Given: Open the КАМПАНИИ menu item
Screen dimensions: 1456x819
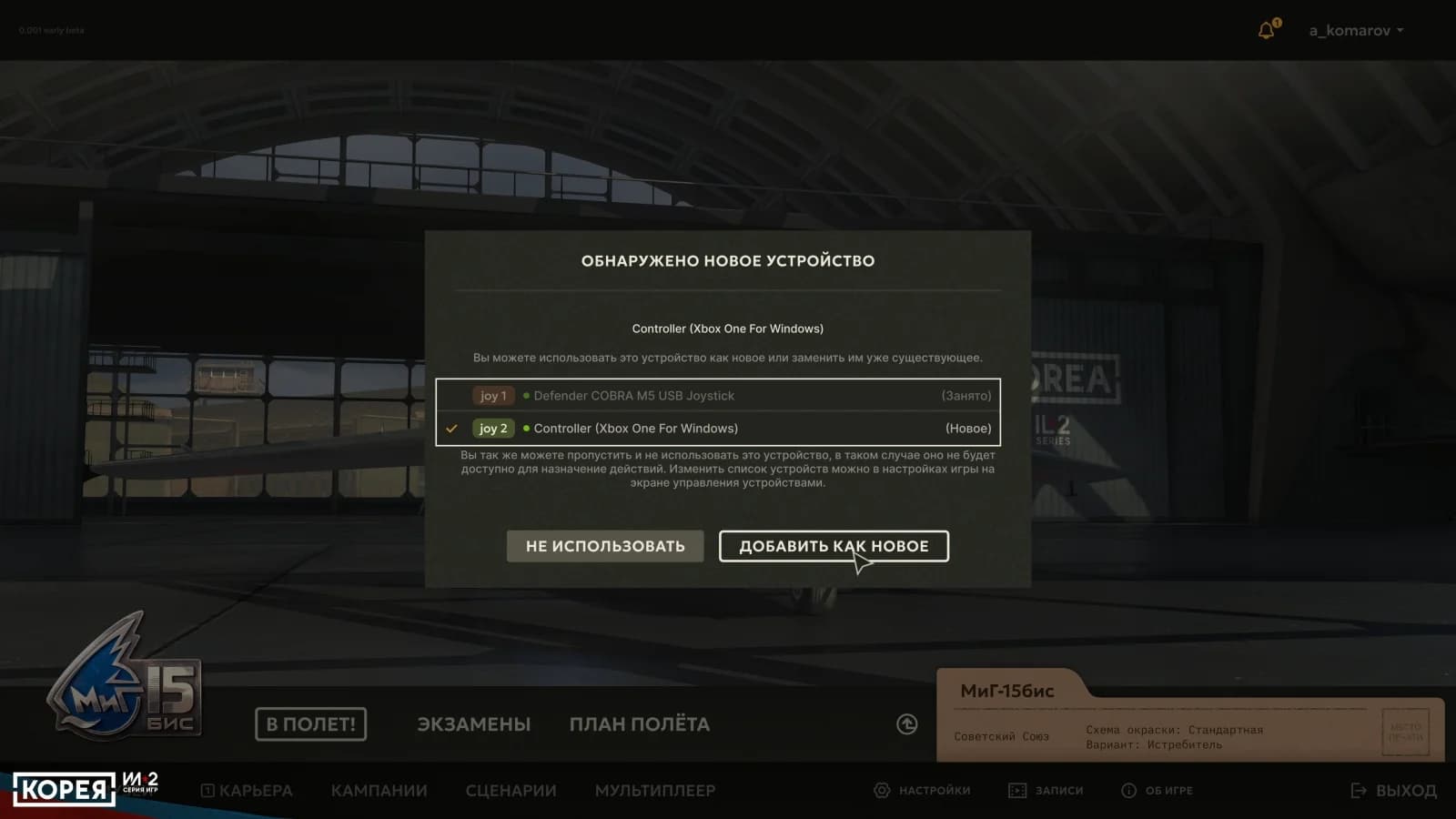Looking at the screenshot, I should pyautogui.click(x=379, y=791).
